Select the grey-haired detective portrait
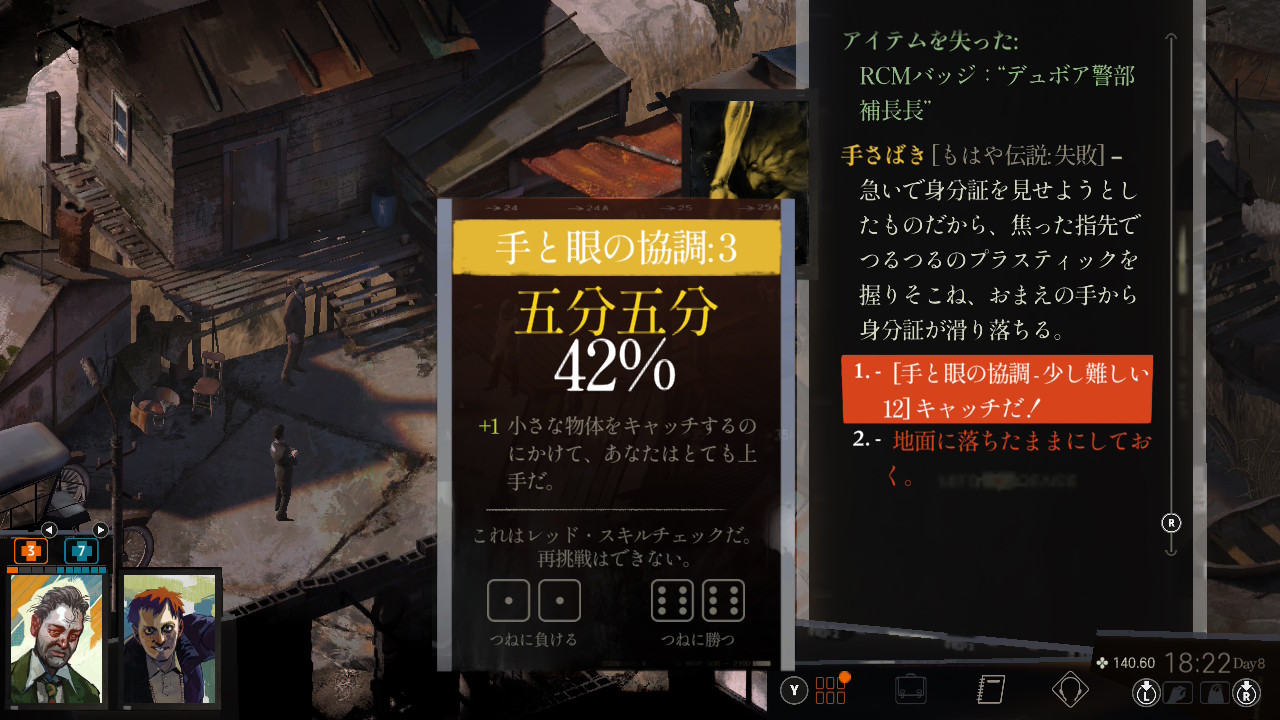Screen dimensions: 1280x720 (x=57, y=639)
